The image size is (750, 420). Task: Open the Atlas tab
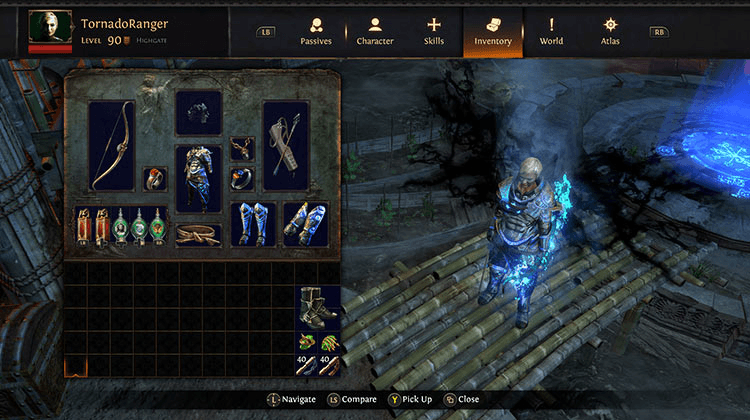pyautogui.click(x=610, y=32)
